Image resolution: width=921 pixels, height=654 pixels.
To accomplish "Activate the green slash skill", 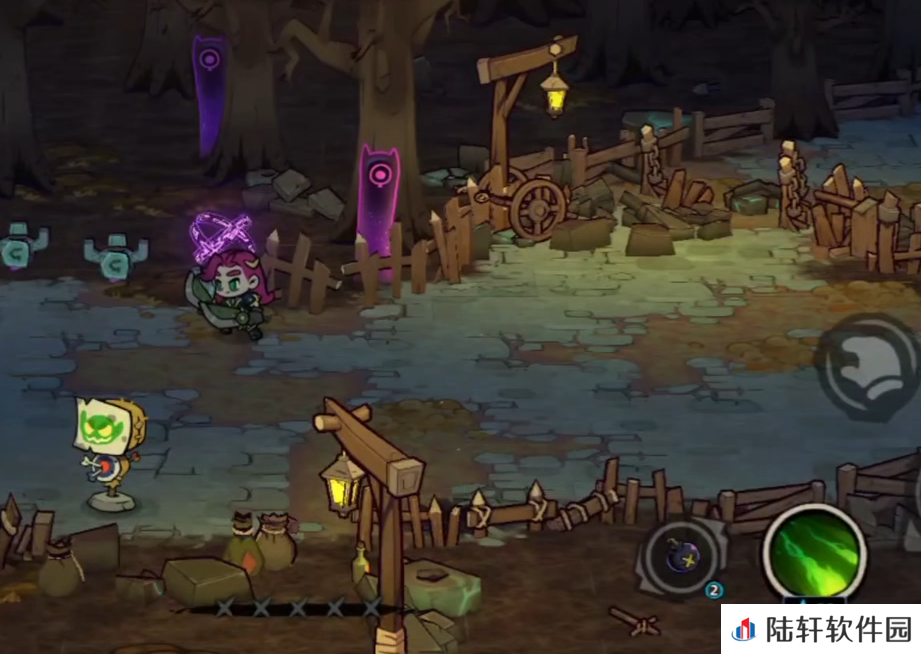I will click(x=814, y=551).
